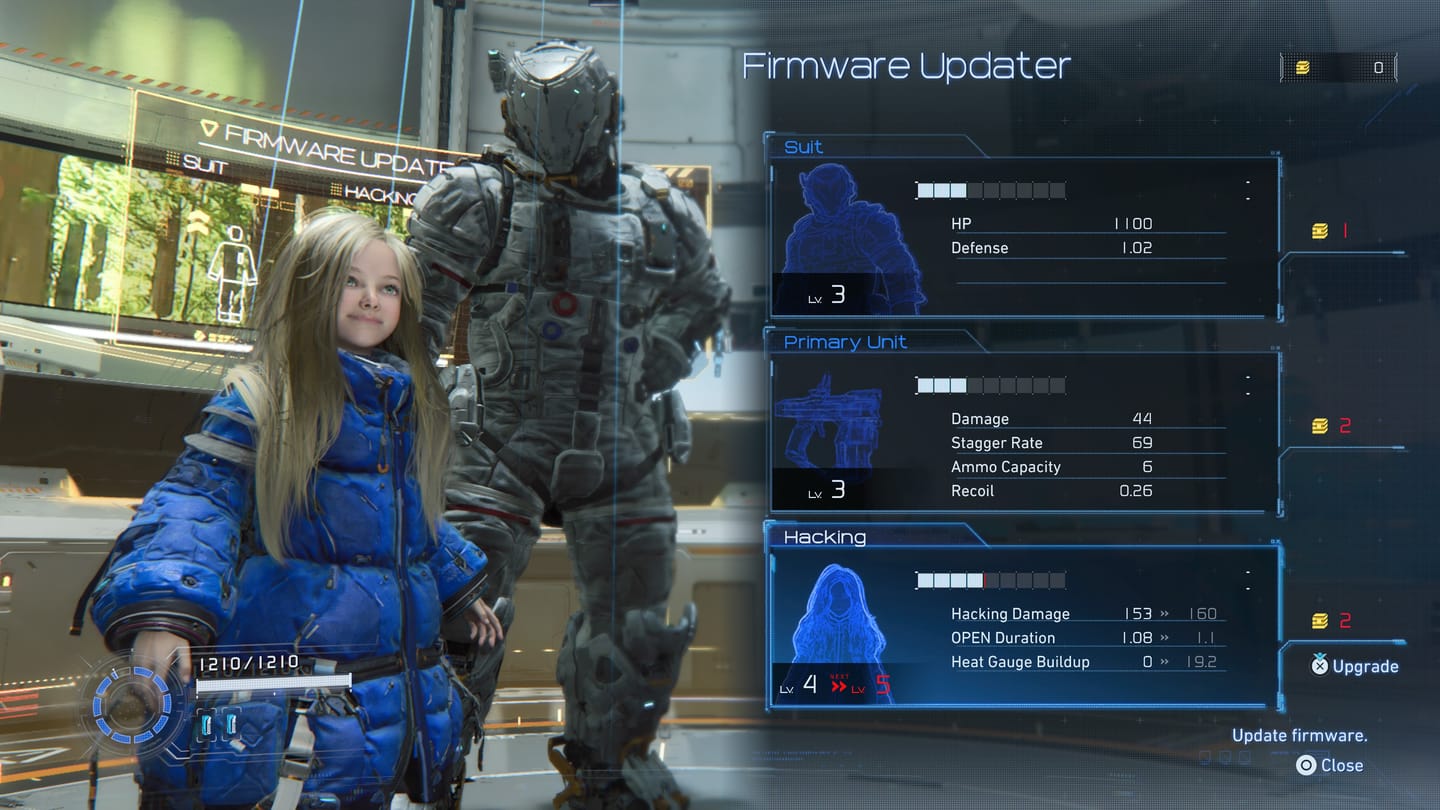Upgrade the Hacking firmware
The image size is (1440, 810).
pos(1355,666)
